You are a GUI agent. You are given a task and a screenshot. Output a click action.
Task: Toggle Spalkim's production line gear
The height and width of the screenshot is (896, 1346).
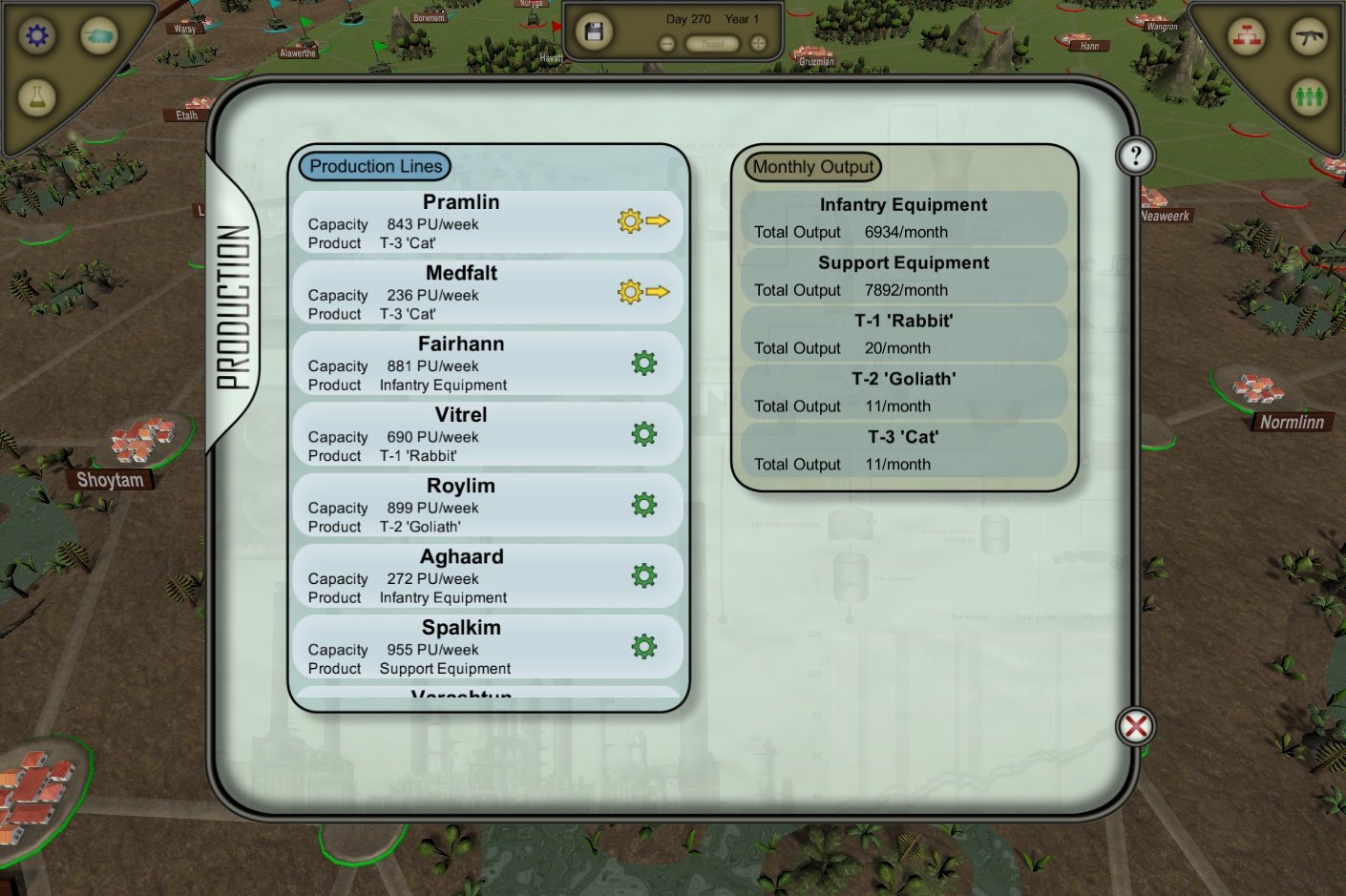644,646
